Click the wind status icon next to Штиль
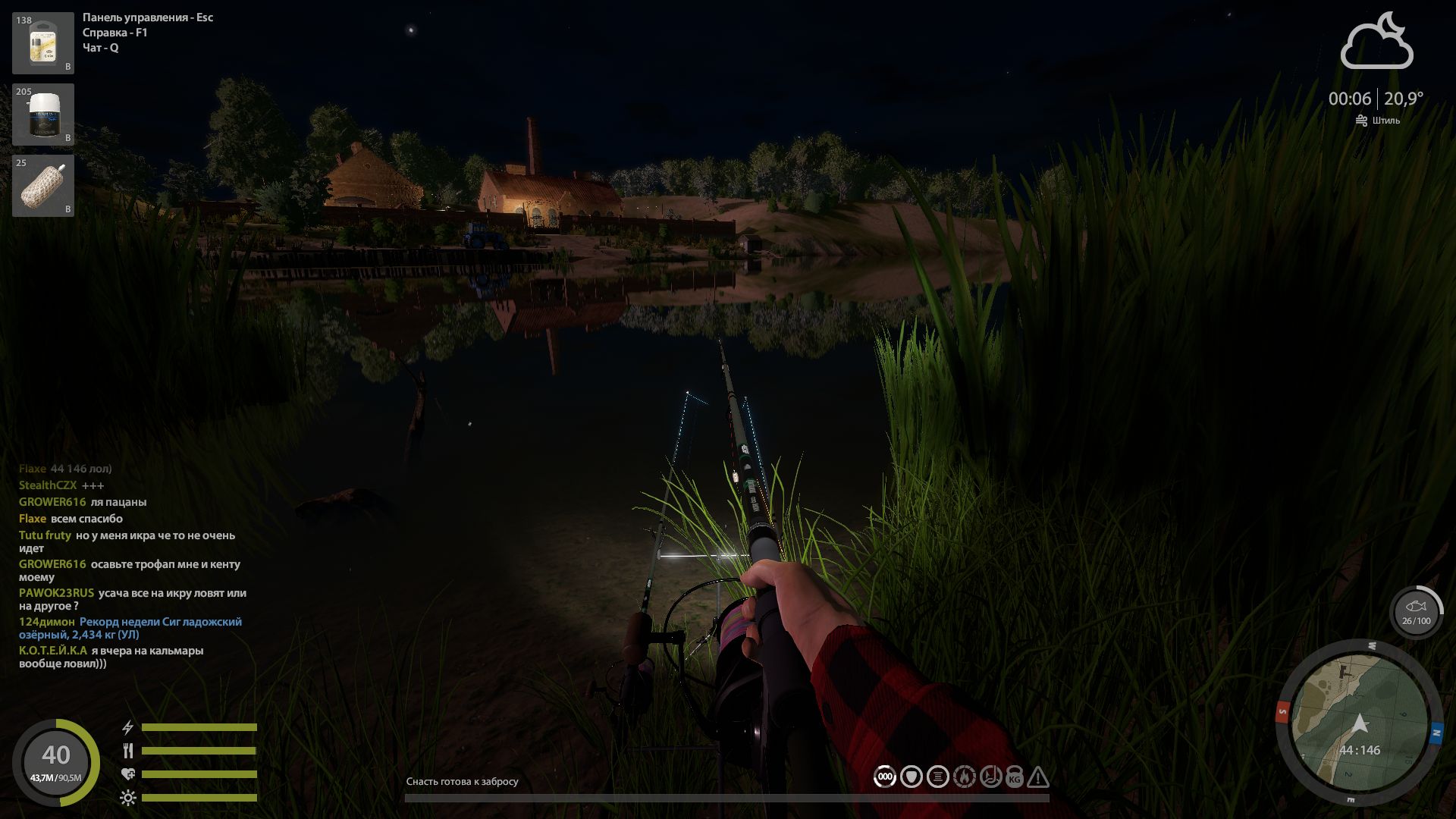Viewport: 1456px width, 819px height. click(1360, 119)
